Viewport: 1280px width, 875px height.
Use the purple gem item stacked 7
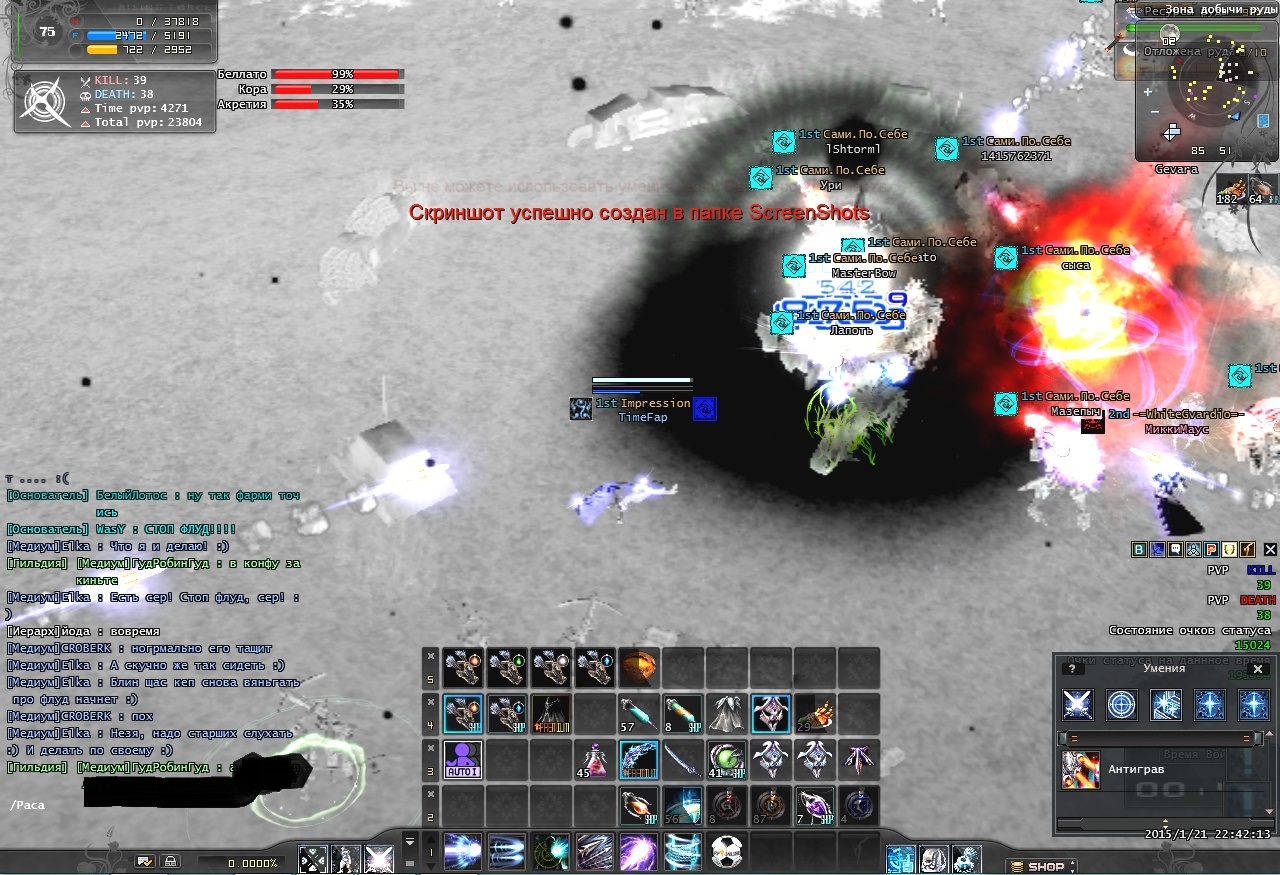pyautogui.click(x=814, y=806)
